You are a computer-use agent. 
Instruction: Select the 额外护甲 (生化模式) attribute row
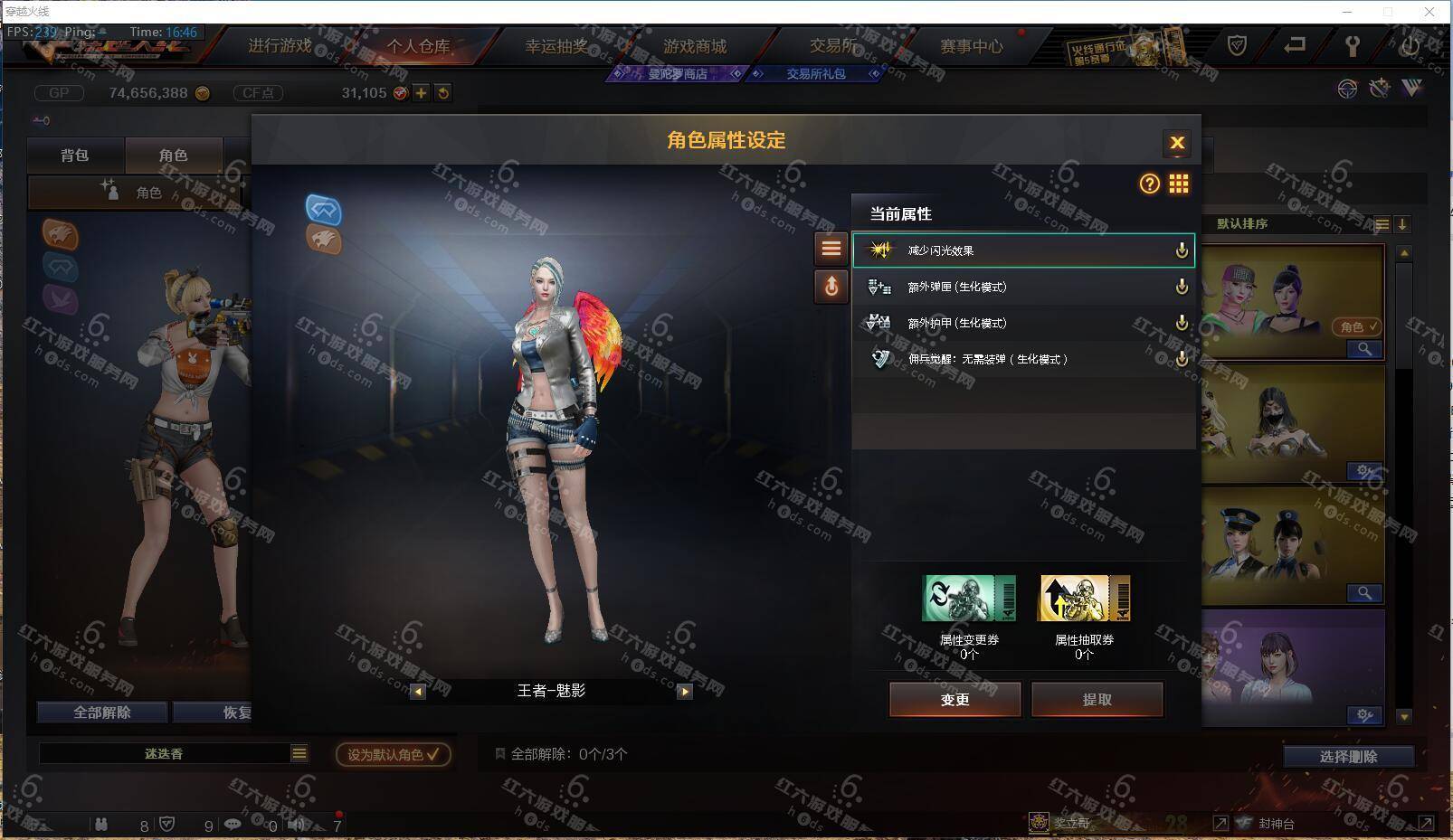(1022, 323)
